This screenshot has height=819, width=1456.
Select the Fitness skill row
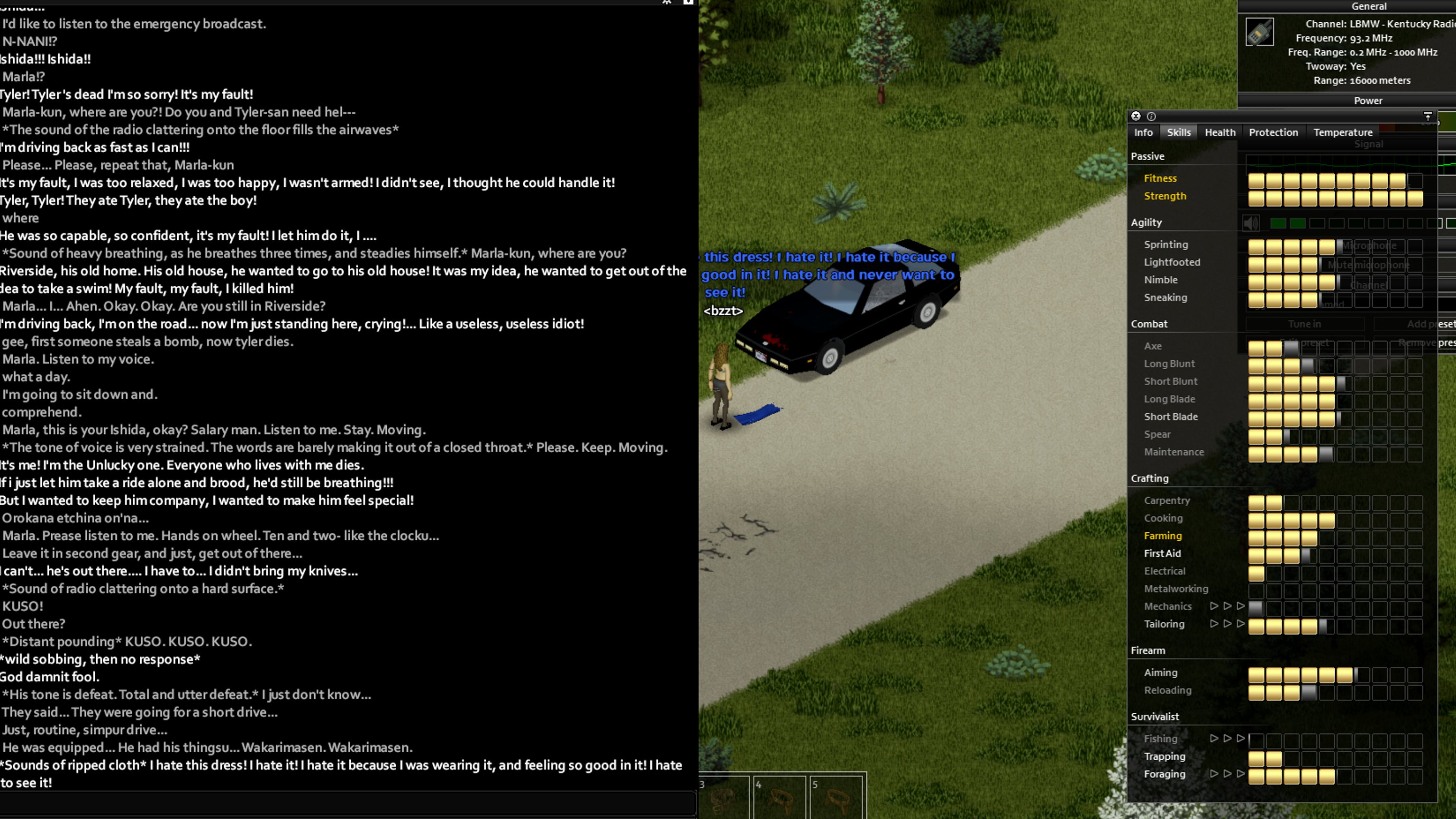click(x=1160, y=179)
